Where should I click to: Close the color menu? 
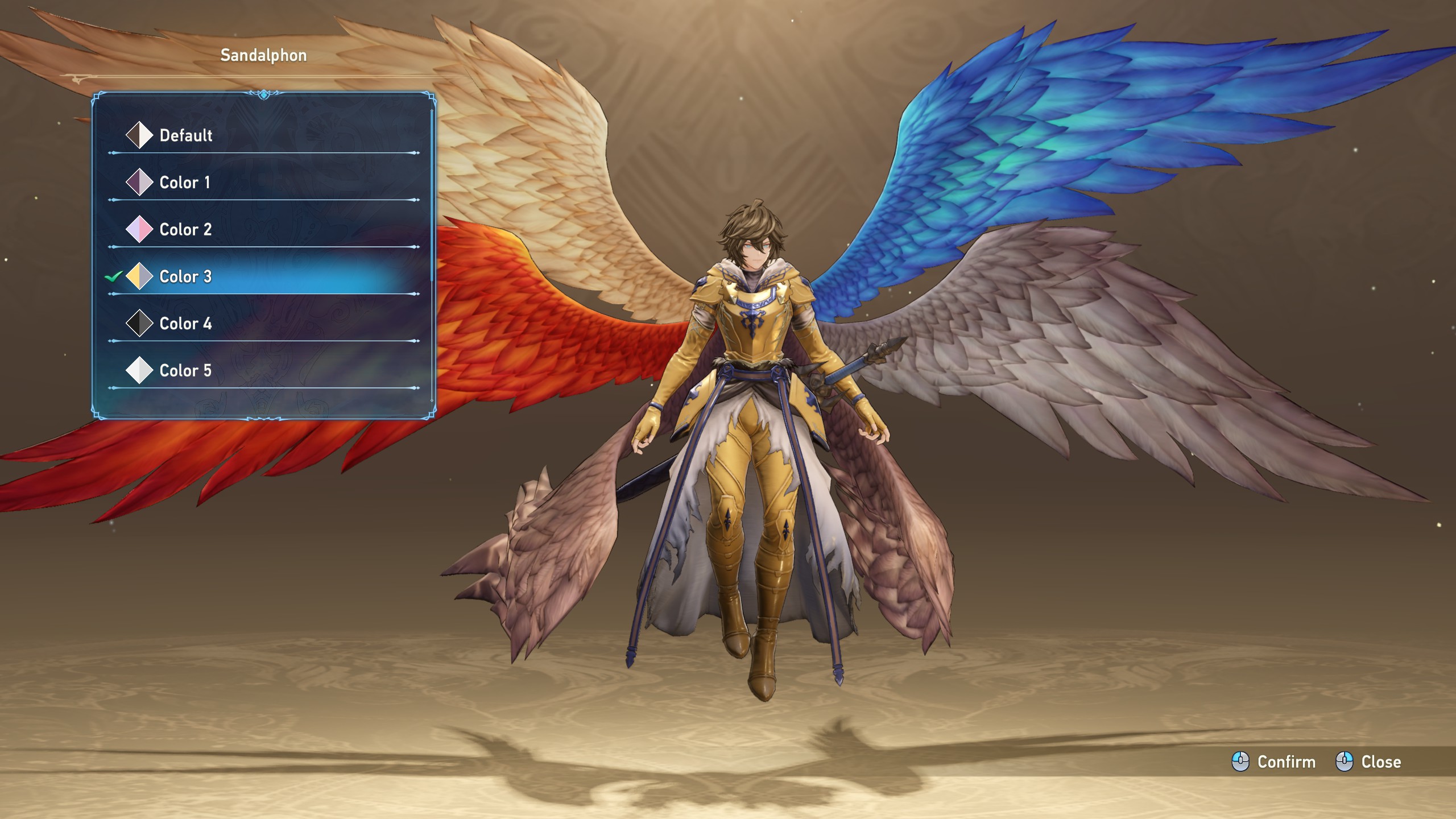click(1368, 762)
